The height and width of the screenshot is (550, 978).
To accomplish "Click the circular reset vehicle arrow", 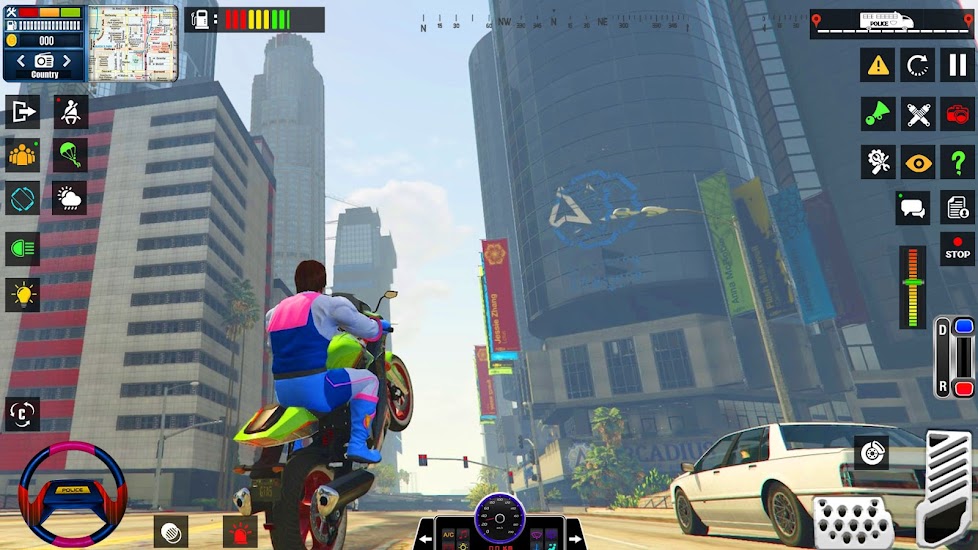I will tap(918, 66).
